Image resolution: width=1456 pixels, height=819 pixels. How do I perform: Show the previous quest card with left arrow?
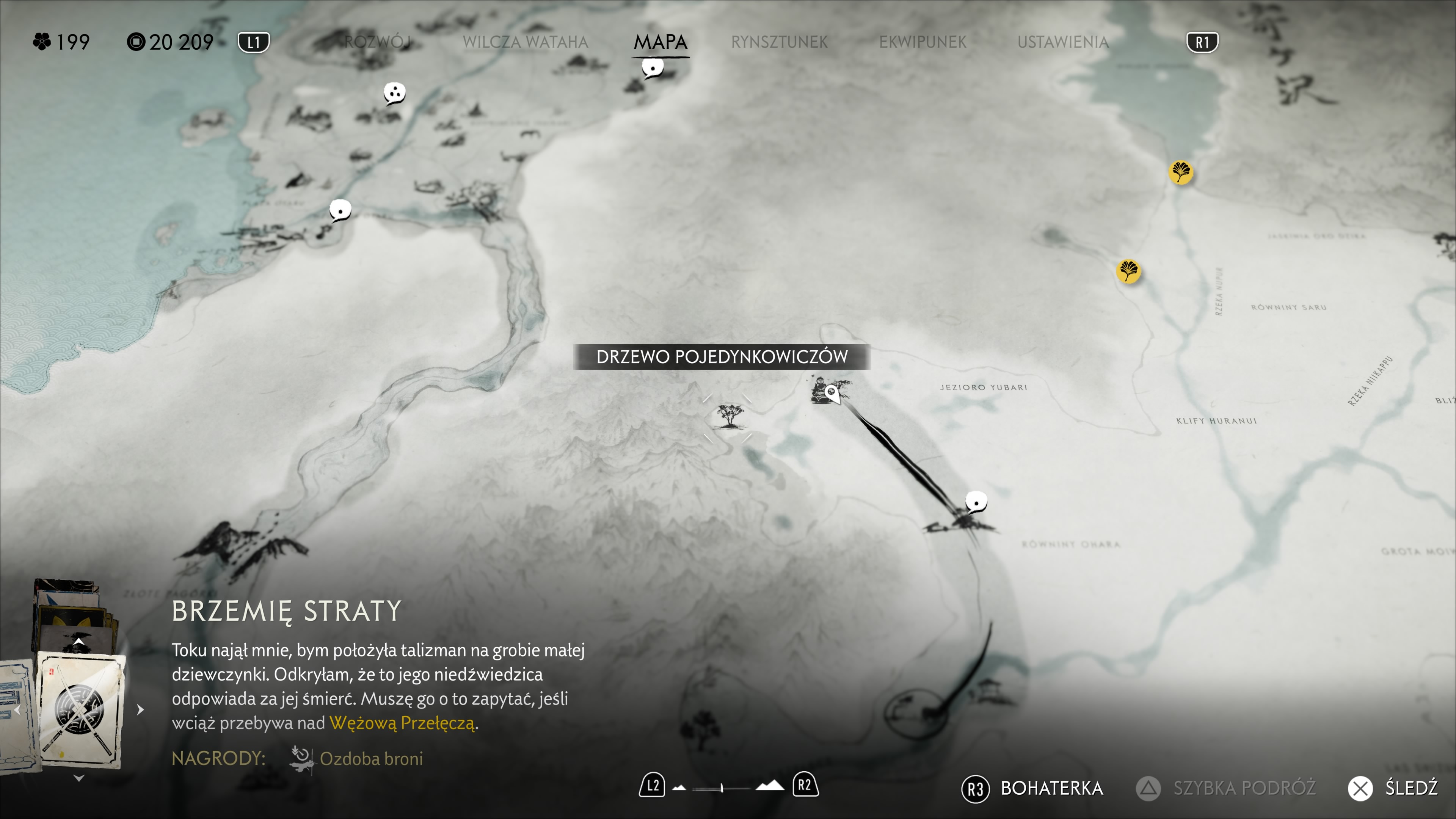tap(17, 710)
